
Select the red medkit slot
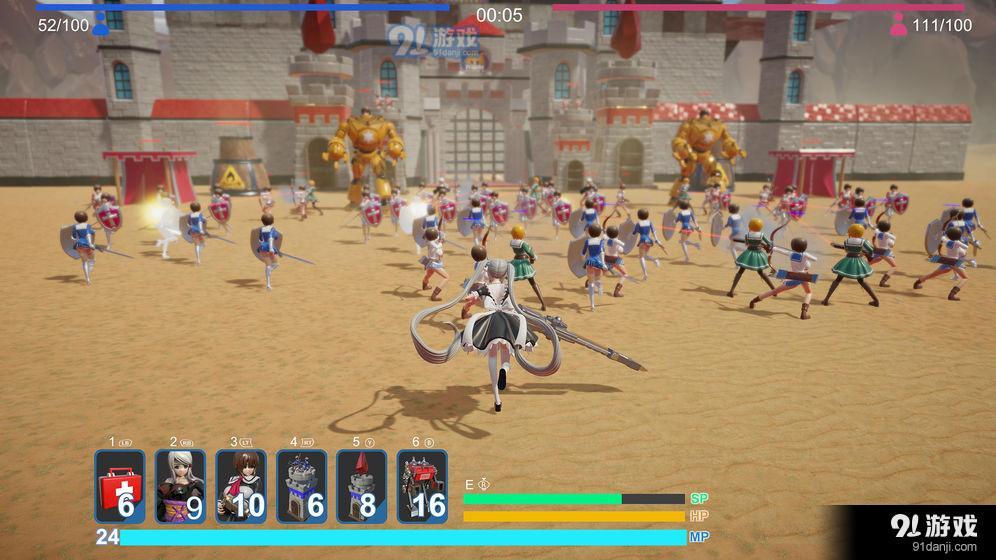click(x=120, y=486)
